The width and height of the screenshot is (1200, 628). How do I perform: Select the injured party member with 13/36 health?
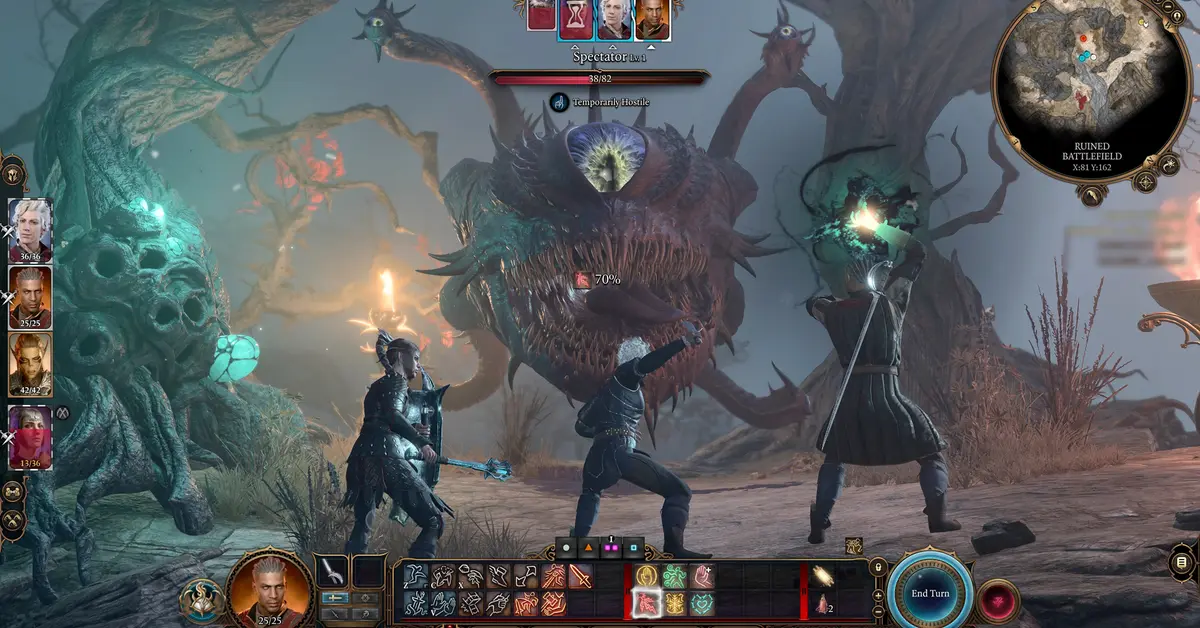pos(30,437)
